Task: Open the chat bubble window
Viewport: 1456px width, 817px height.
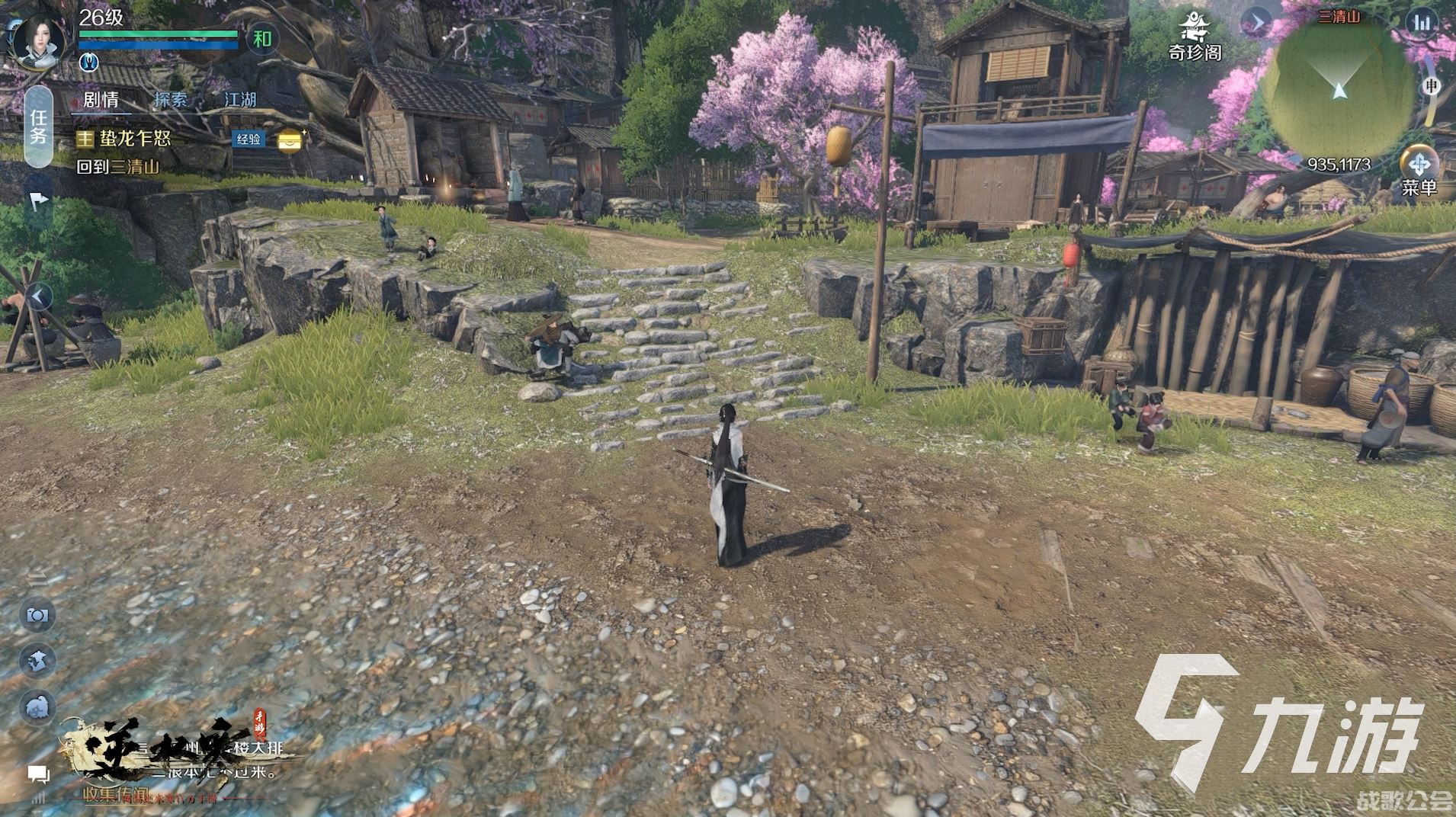Action: pos(38,775)
